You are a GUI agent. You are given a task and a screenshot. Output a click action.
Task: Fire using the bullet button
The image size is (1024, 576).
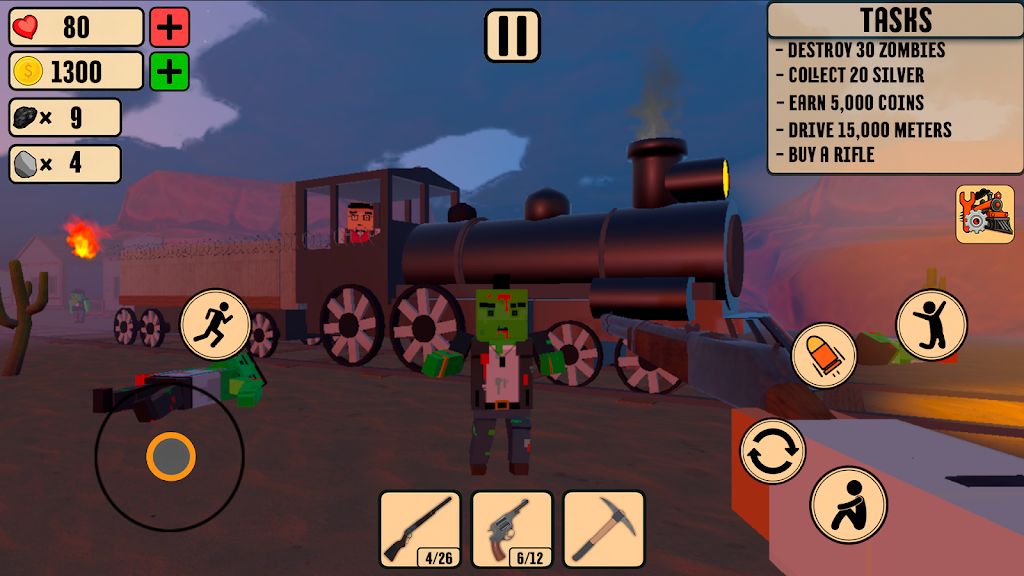825,356
